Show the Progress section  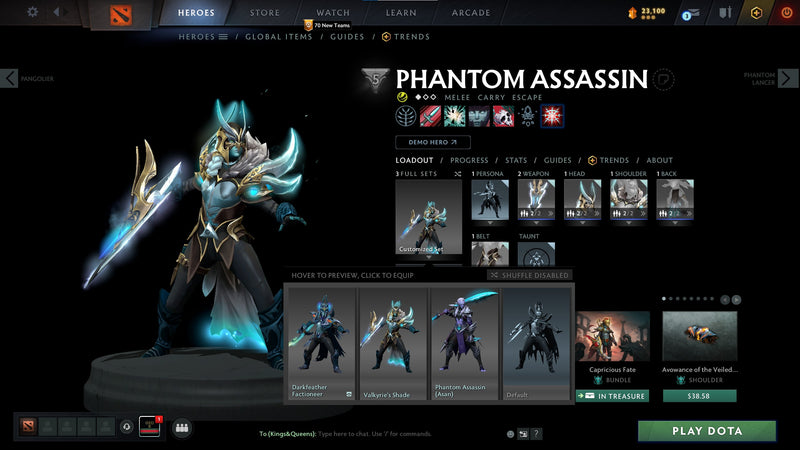click(x=469, y=160)
